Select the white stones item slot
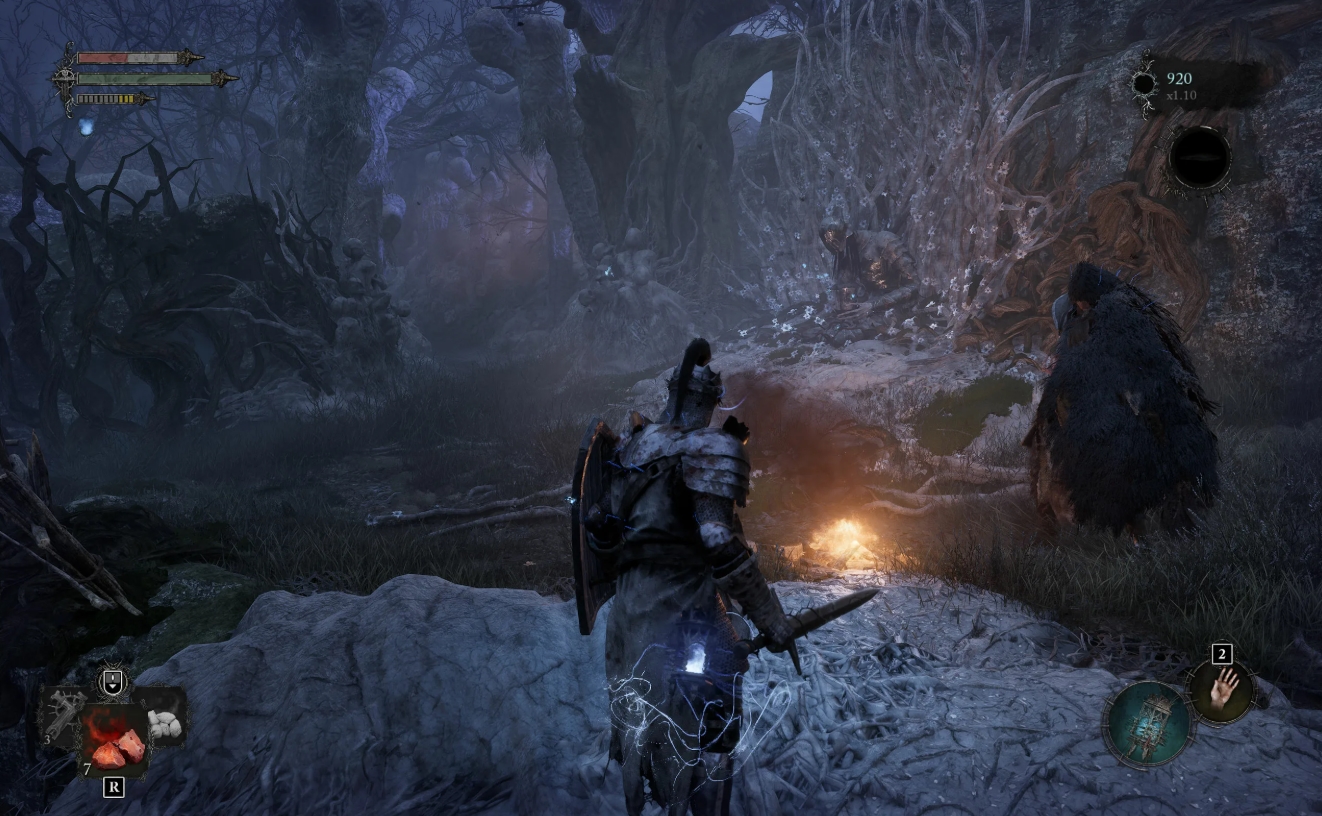The image size is (1322, 816). point(166,722)
